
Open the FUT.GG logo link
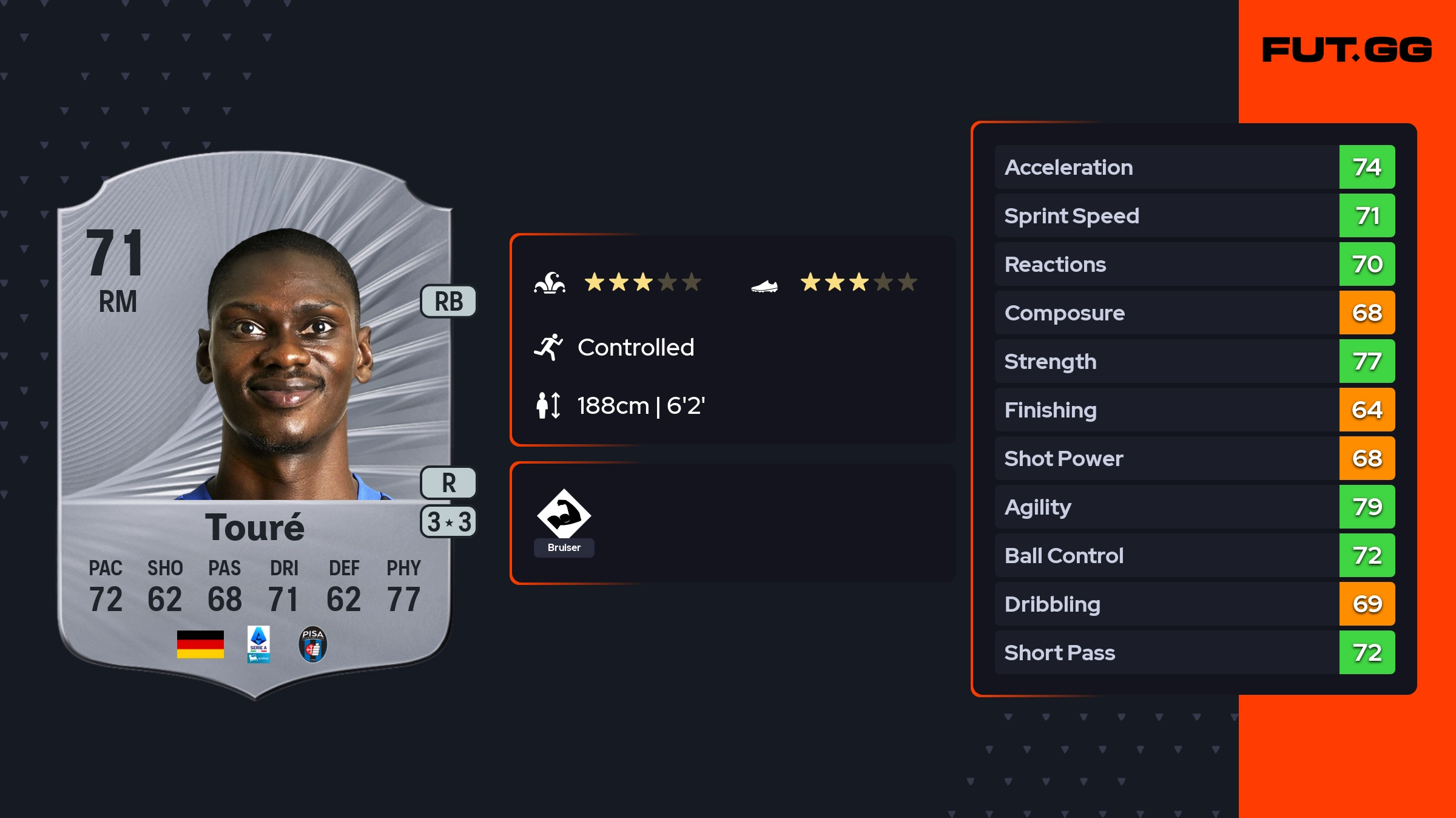pyautogui.click(x=1347, y=50)
